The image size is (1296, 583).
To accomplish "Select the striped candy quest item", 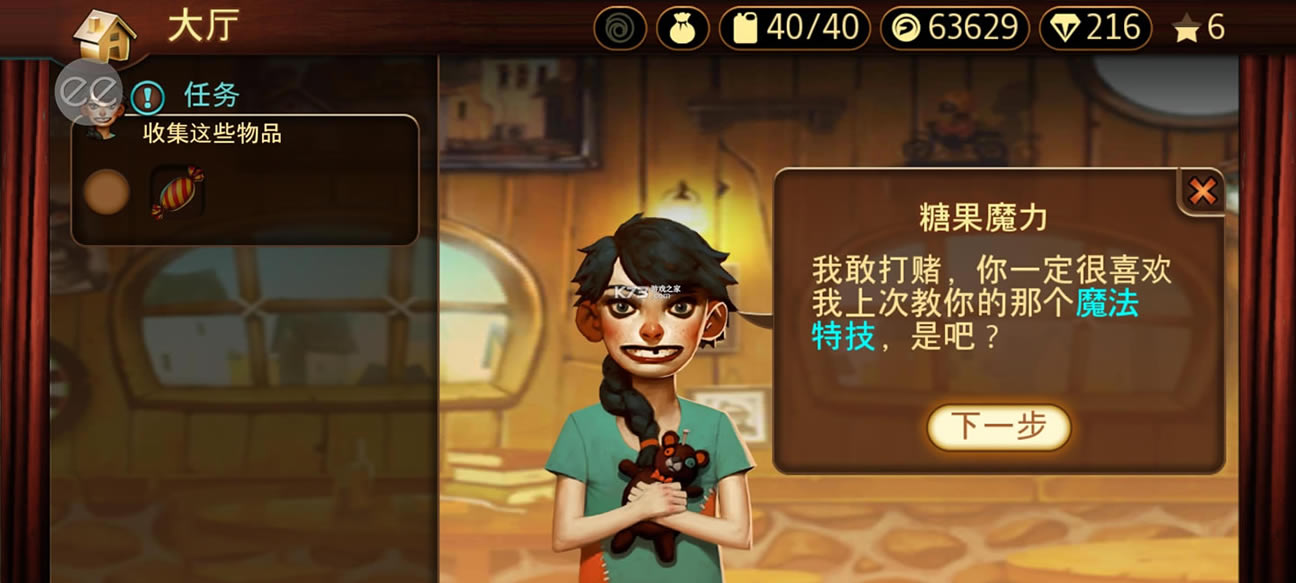I will 177,191.
